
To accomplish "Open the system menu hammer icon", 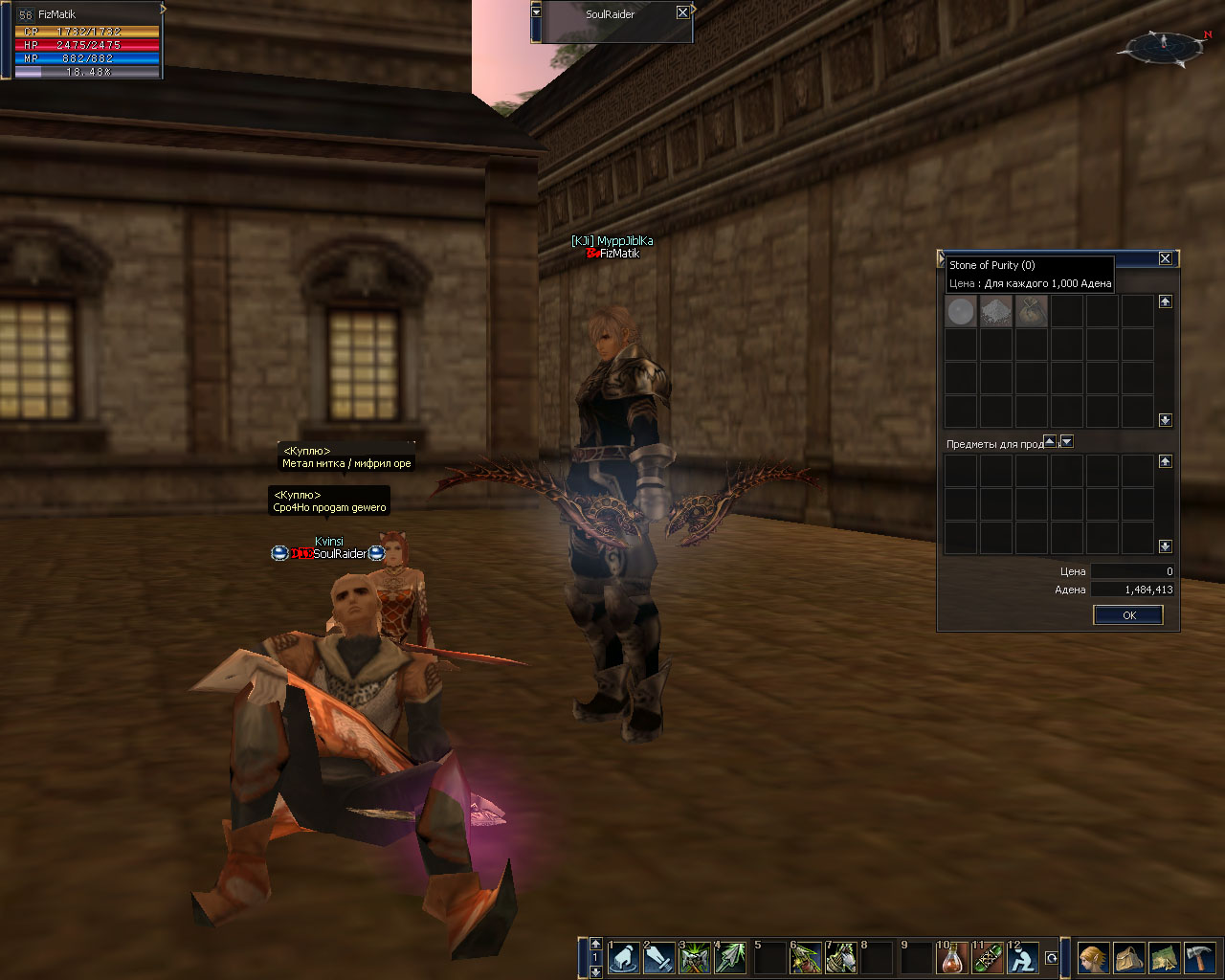I will 1199,957.
